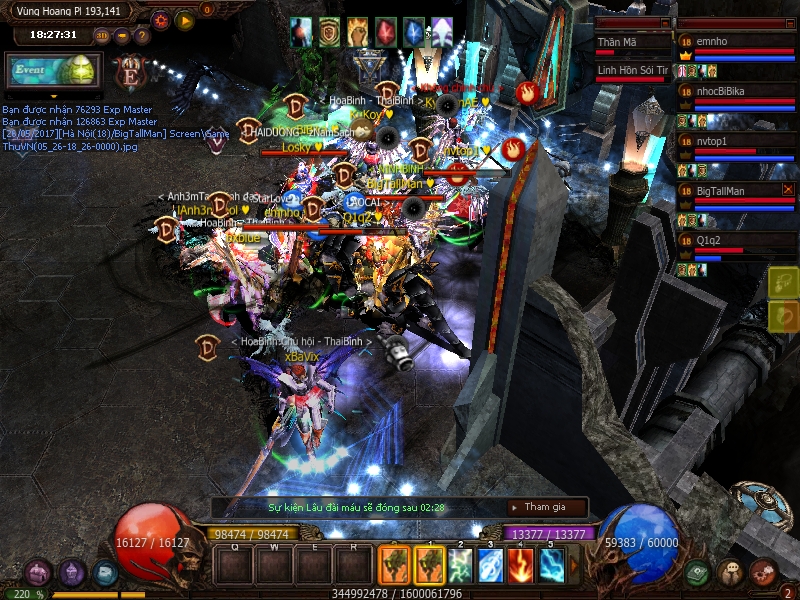The image size is (800, 600).
Task: Open the question mark help button
Action: click(142, 36)
